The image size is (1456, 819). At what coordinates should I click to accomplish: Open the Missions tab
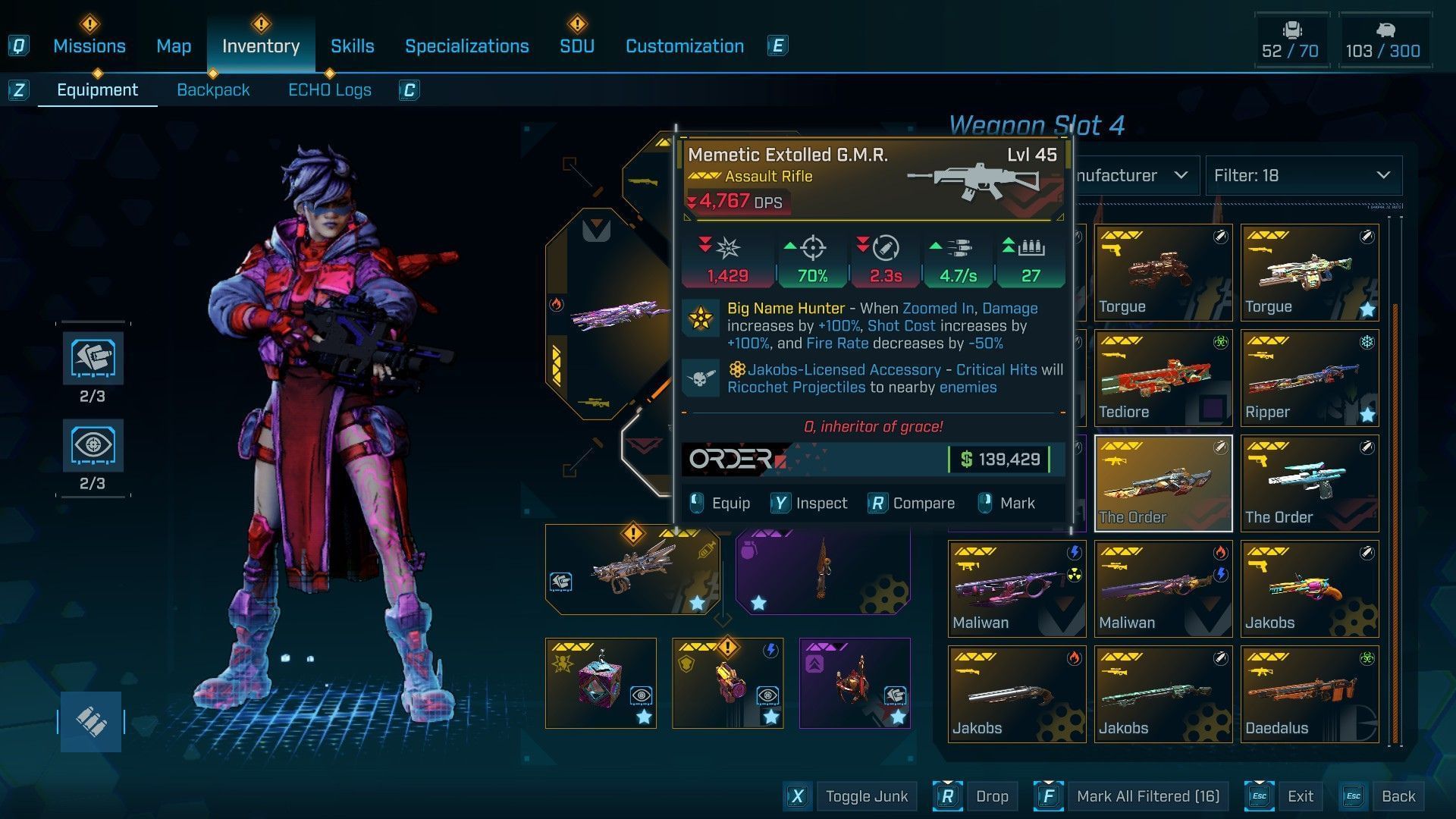tap(89, 46)
